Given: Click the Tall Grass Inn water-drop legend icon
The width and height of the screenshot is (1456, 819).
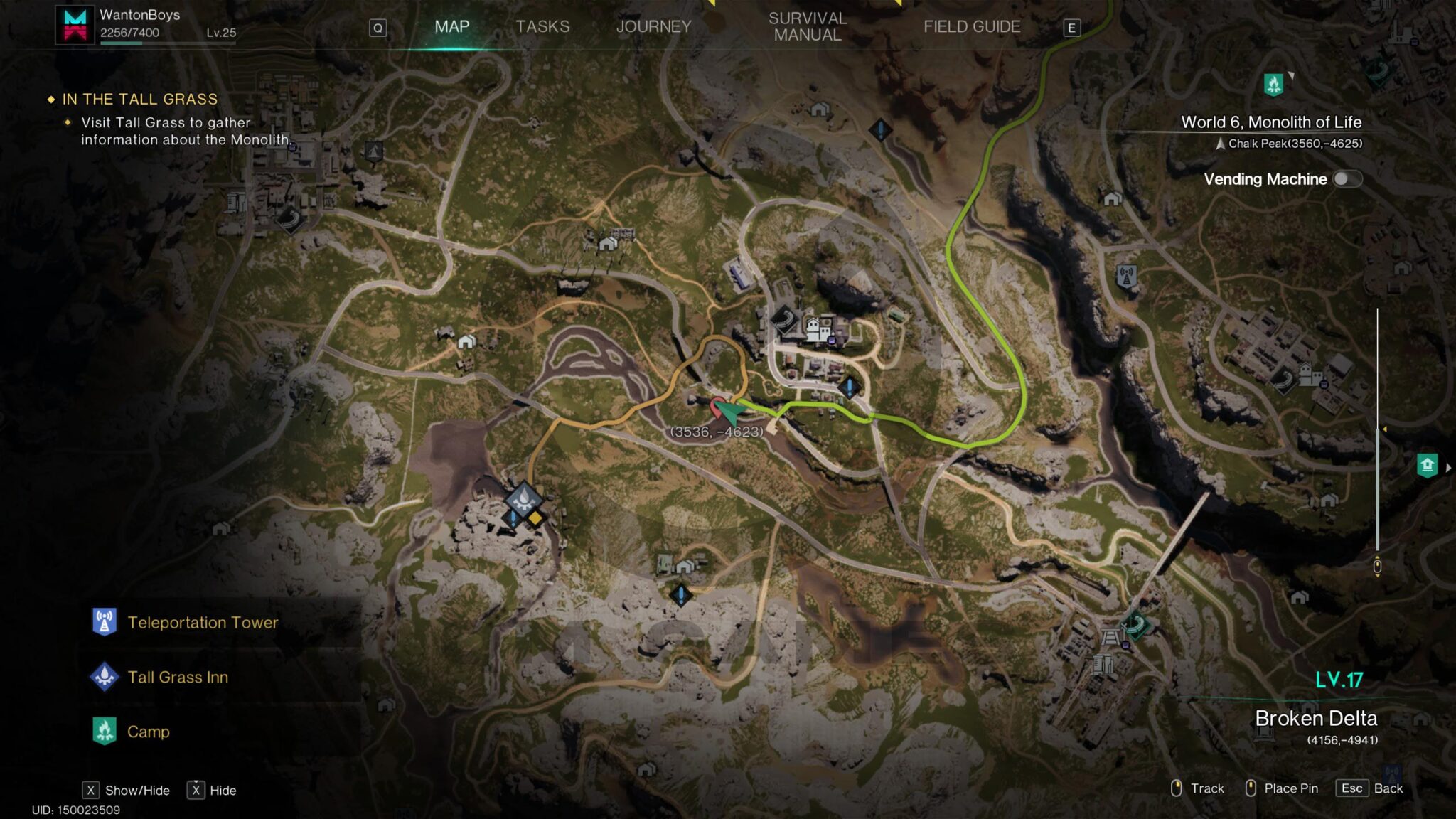Looking at the screenshot, I should (104, 678).
